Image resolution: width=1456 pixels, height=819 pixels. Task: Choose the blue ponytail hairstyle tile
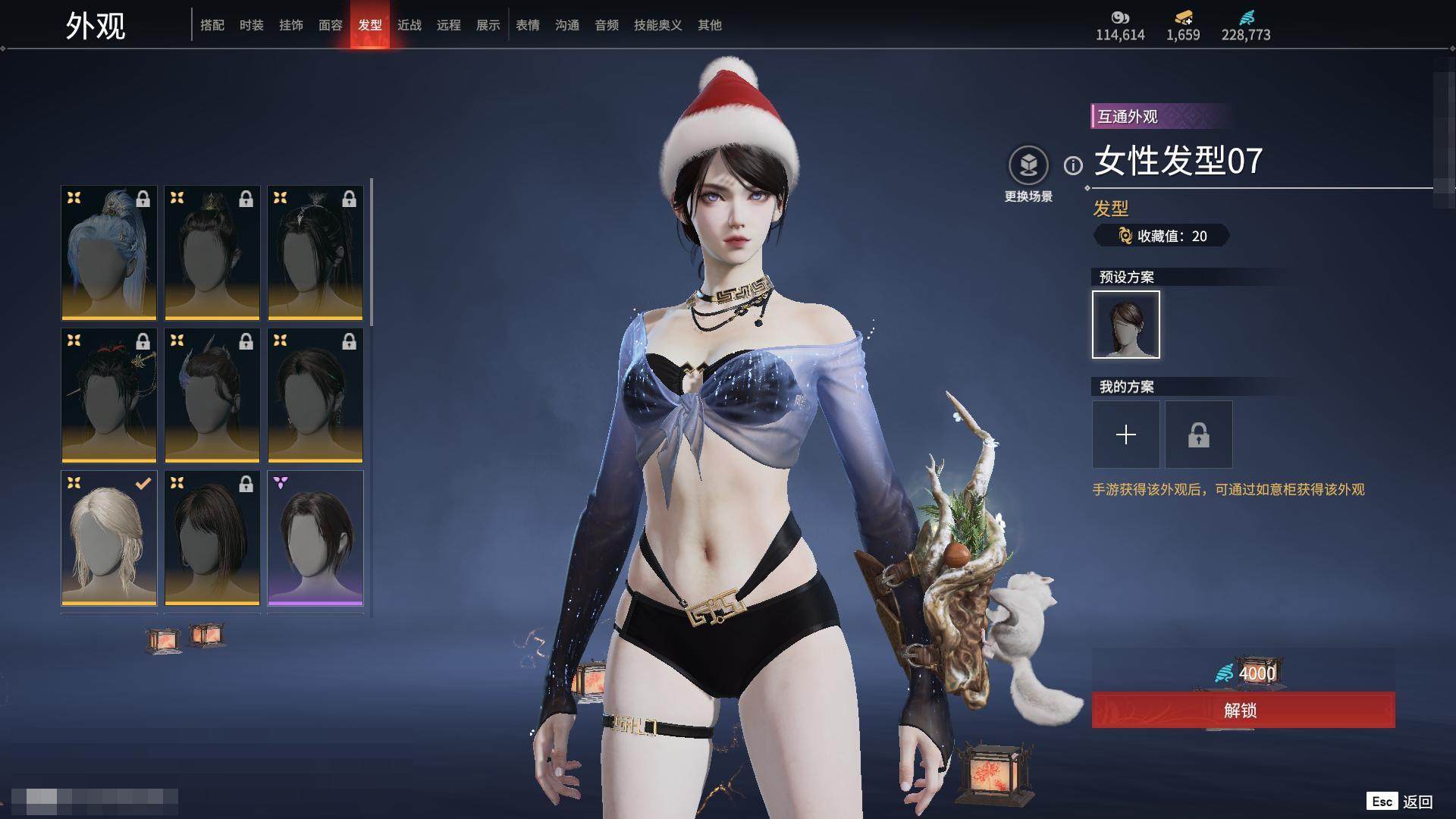click(x=109, y=253)
